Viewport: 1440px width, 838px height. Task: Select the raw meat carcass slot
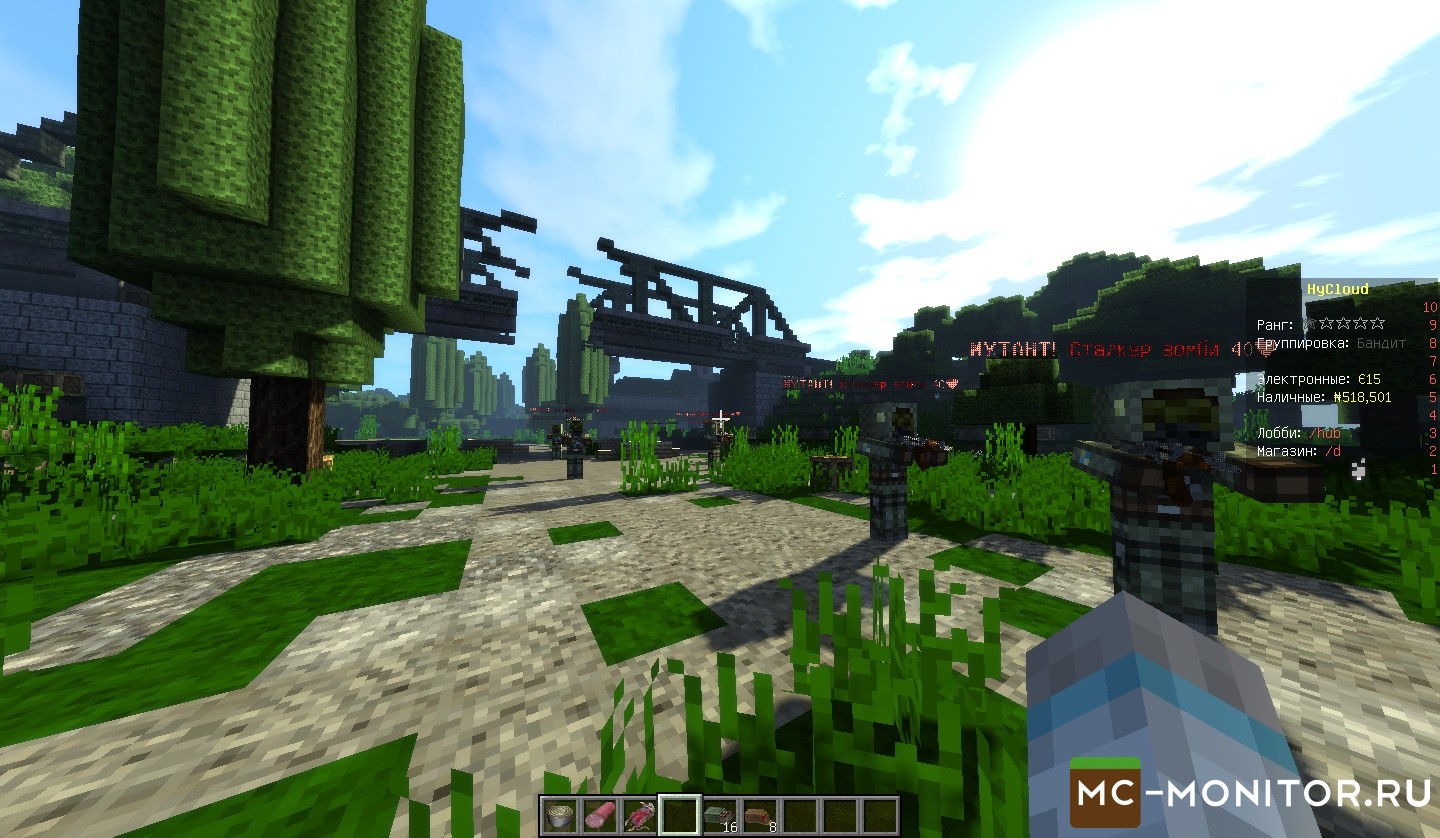640,815
